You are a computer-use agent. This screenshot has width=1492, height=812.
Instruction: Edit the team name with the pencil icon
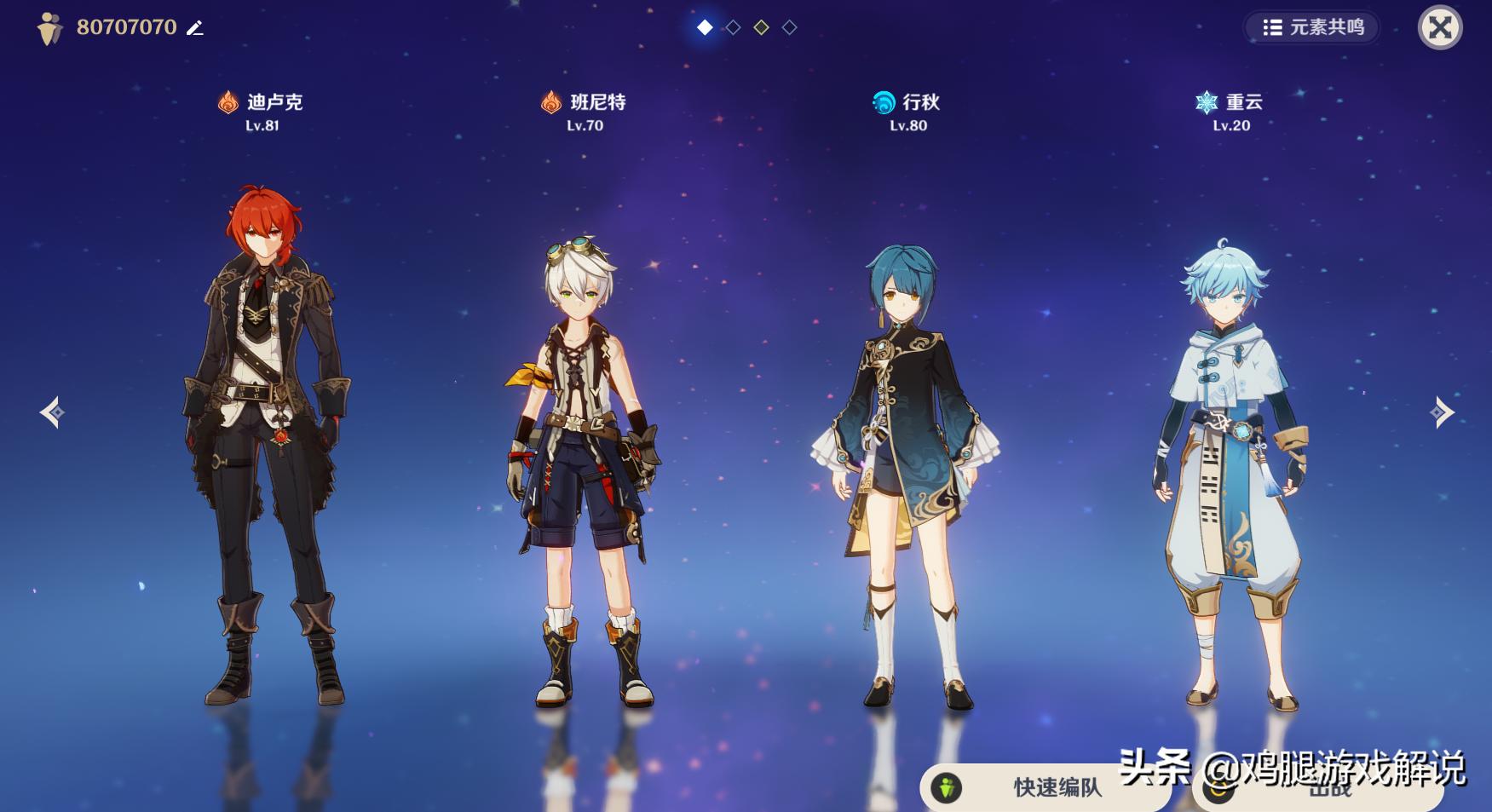[x=195, y=28]
